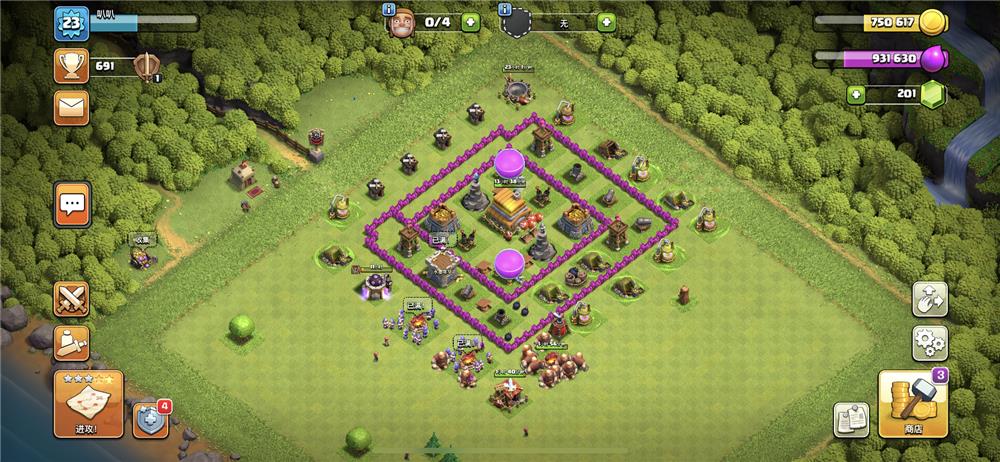Open the army training icon below the swords

72,343
